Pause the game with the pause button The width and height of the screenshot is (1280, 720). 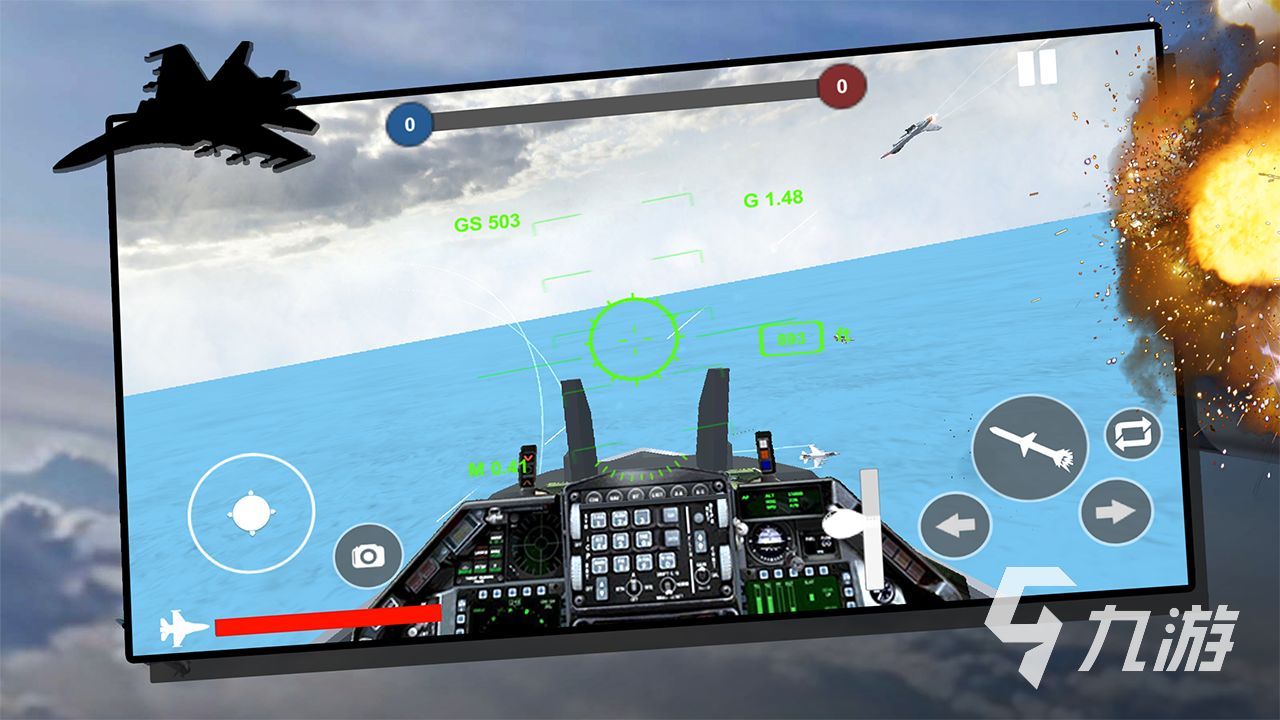click(1037, 68)
